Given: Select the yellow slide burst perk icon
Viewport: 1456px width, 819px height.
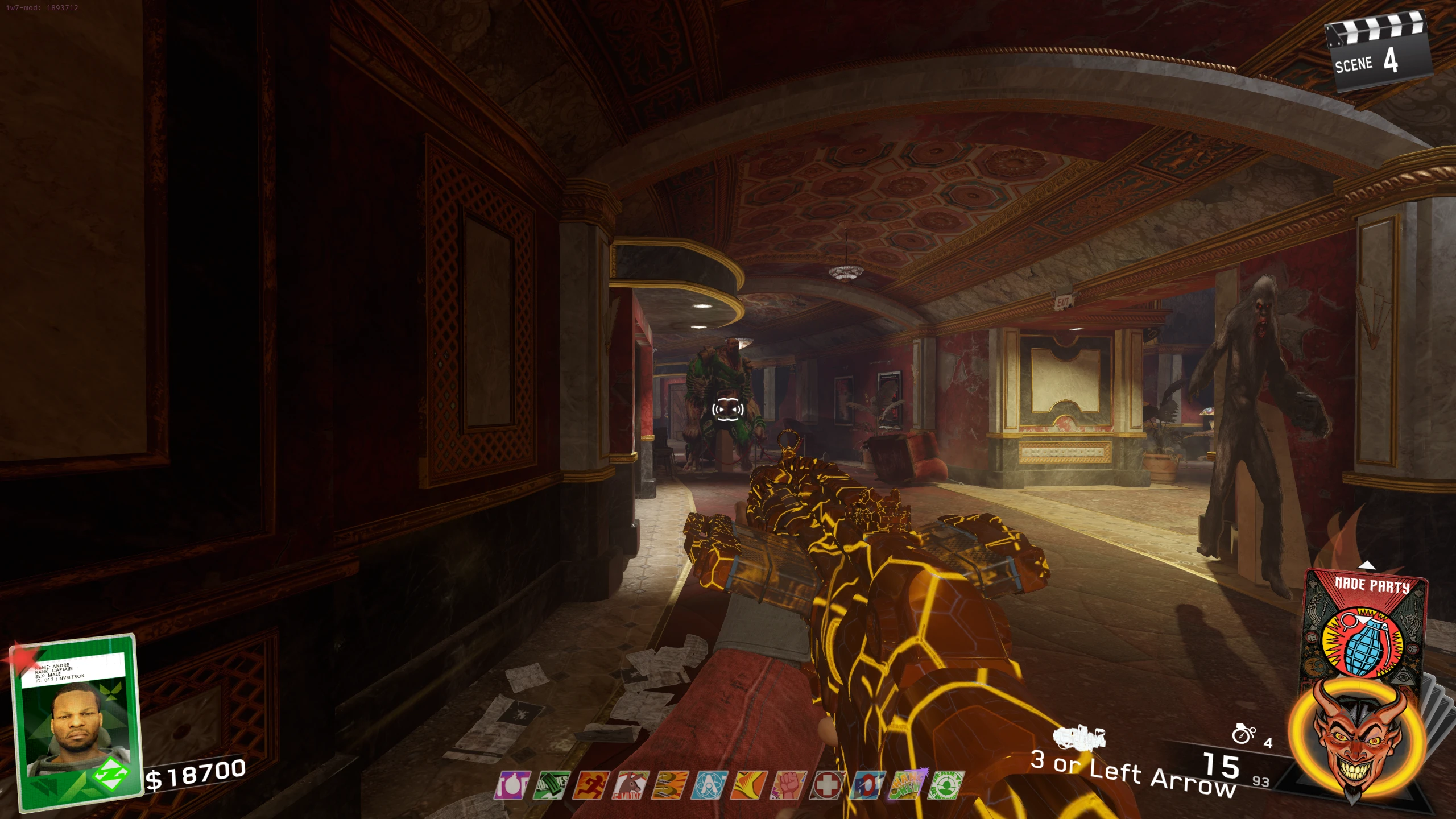Looking at the screenshot, I should (x=748, y=785).
